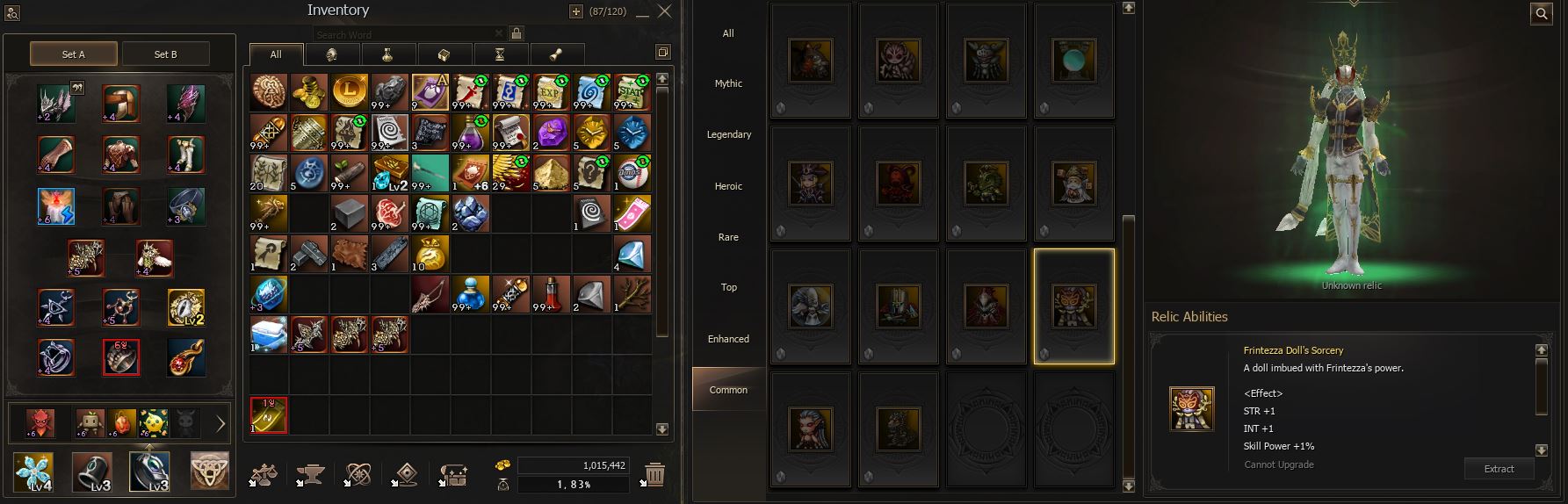Image resolution: width=1568 pixels, height=504 pixels.
Task: Select the blue potion flask item
Action: pos(470,293)
